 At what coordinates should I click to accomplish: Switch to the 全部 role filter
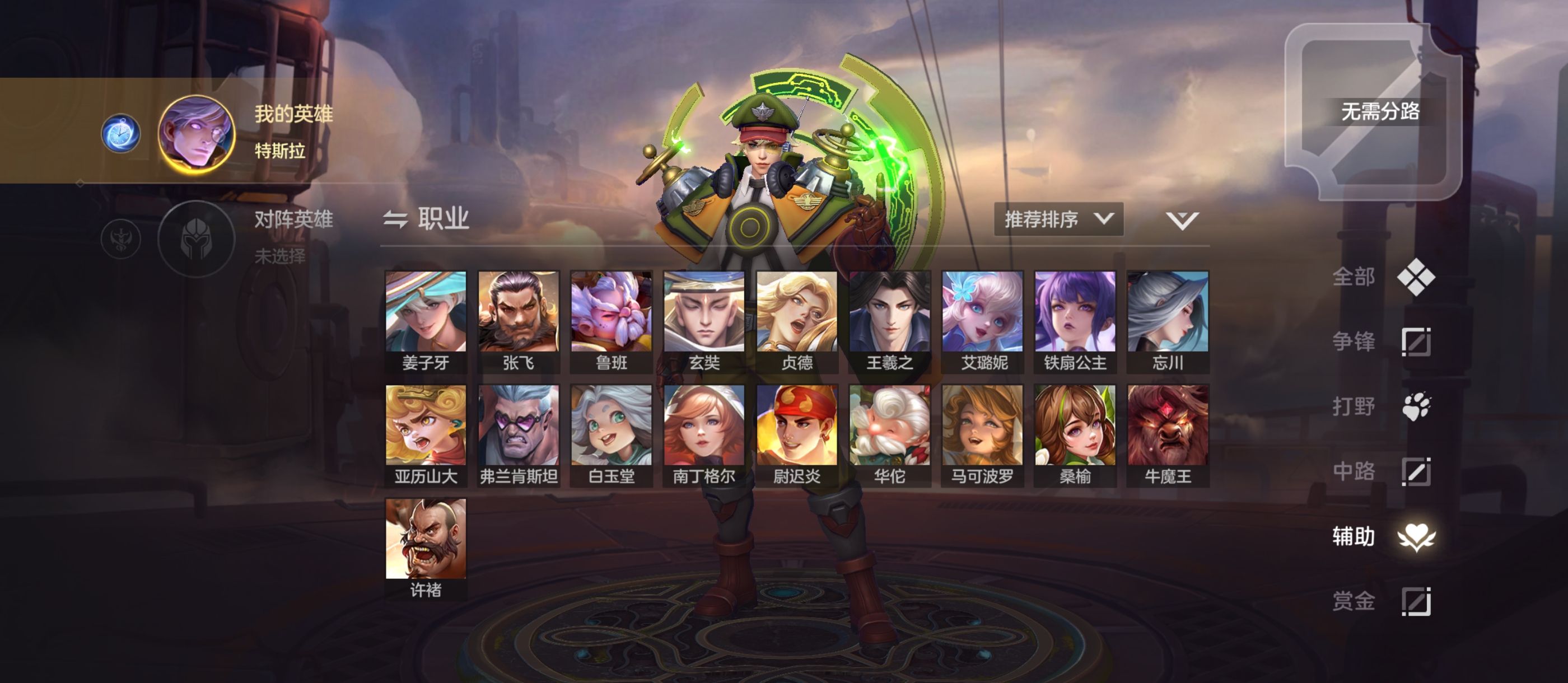pos(1382,277)
